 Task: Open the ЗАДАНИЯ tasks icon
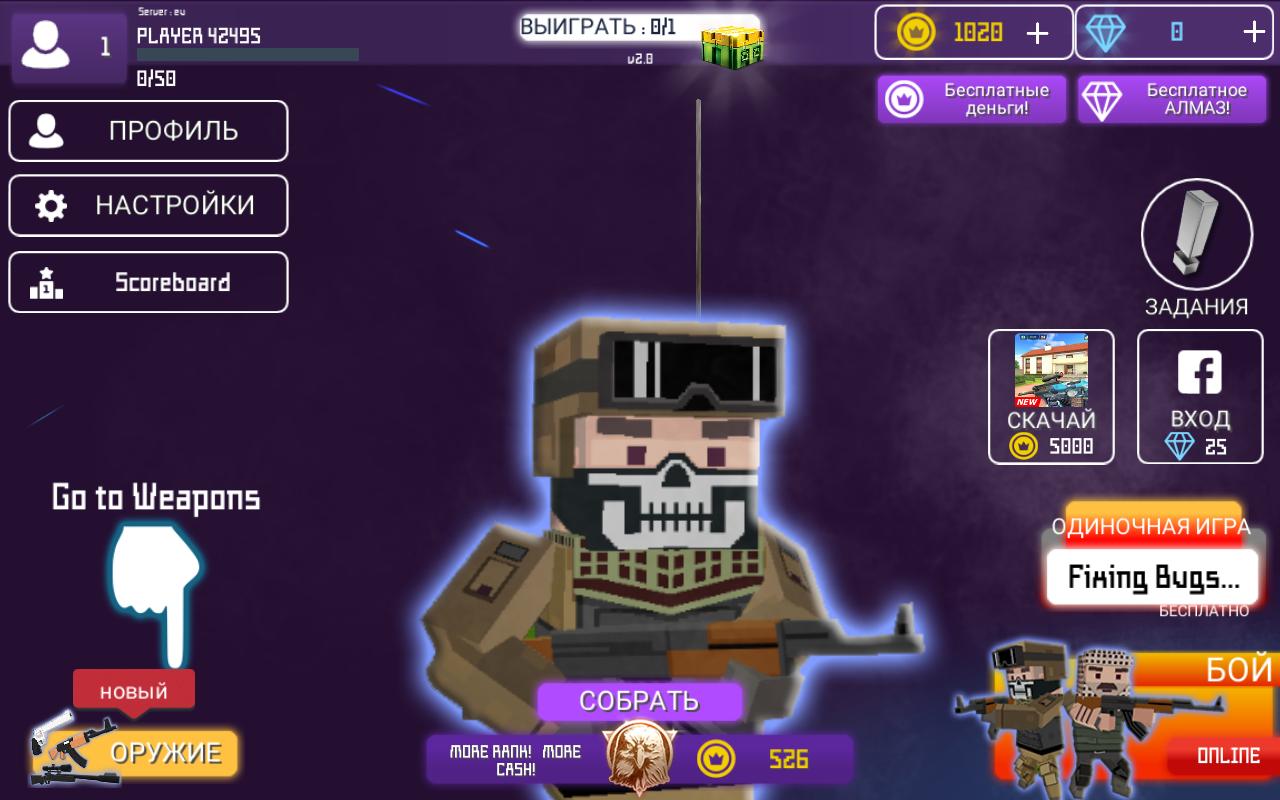[1197, 235]
